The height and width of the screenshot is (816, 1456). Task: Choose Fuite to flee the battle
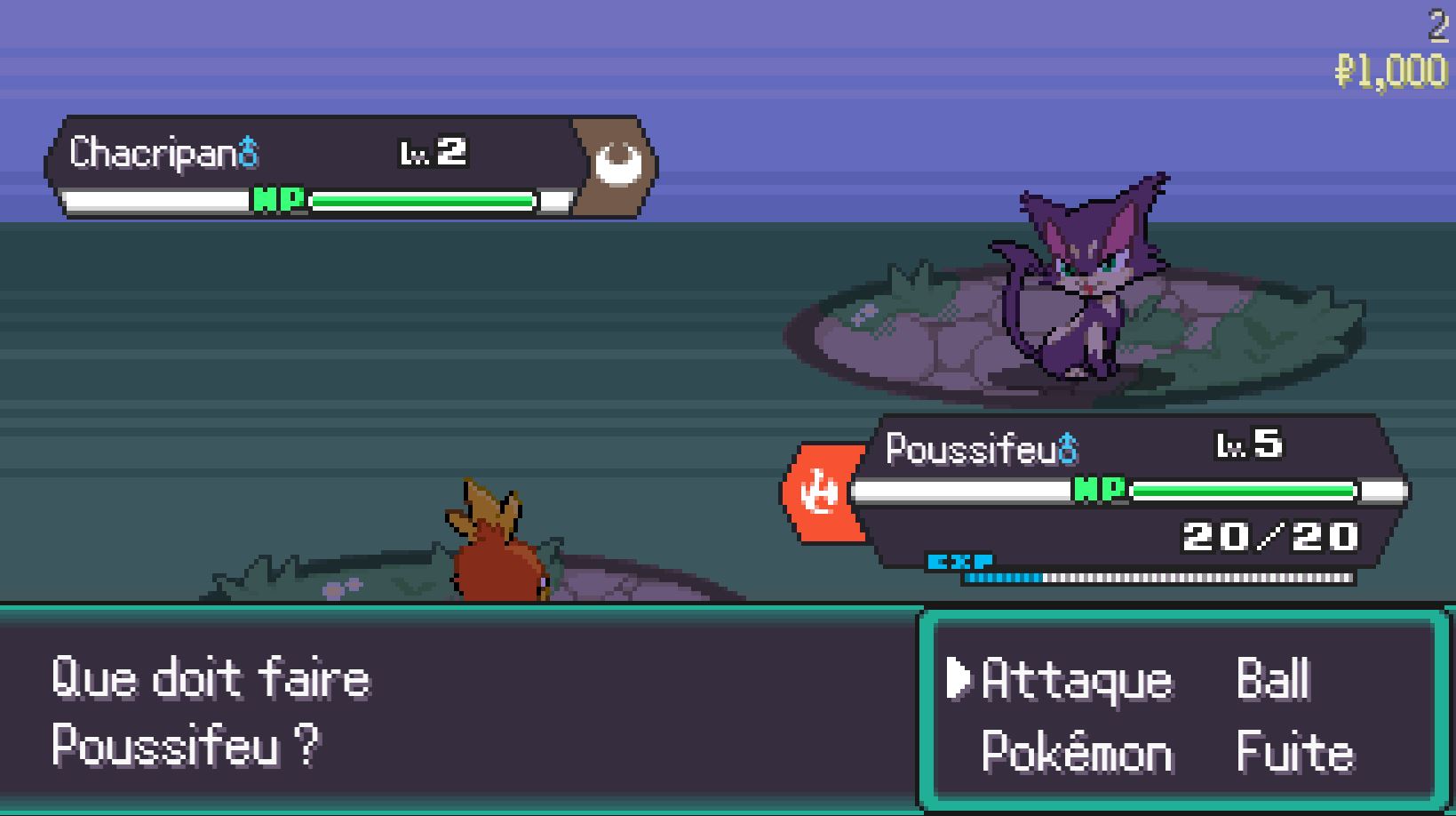click(1293, 751)
